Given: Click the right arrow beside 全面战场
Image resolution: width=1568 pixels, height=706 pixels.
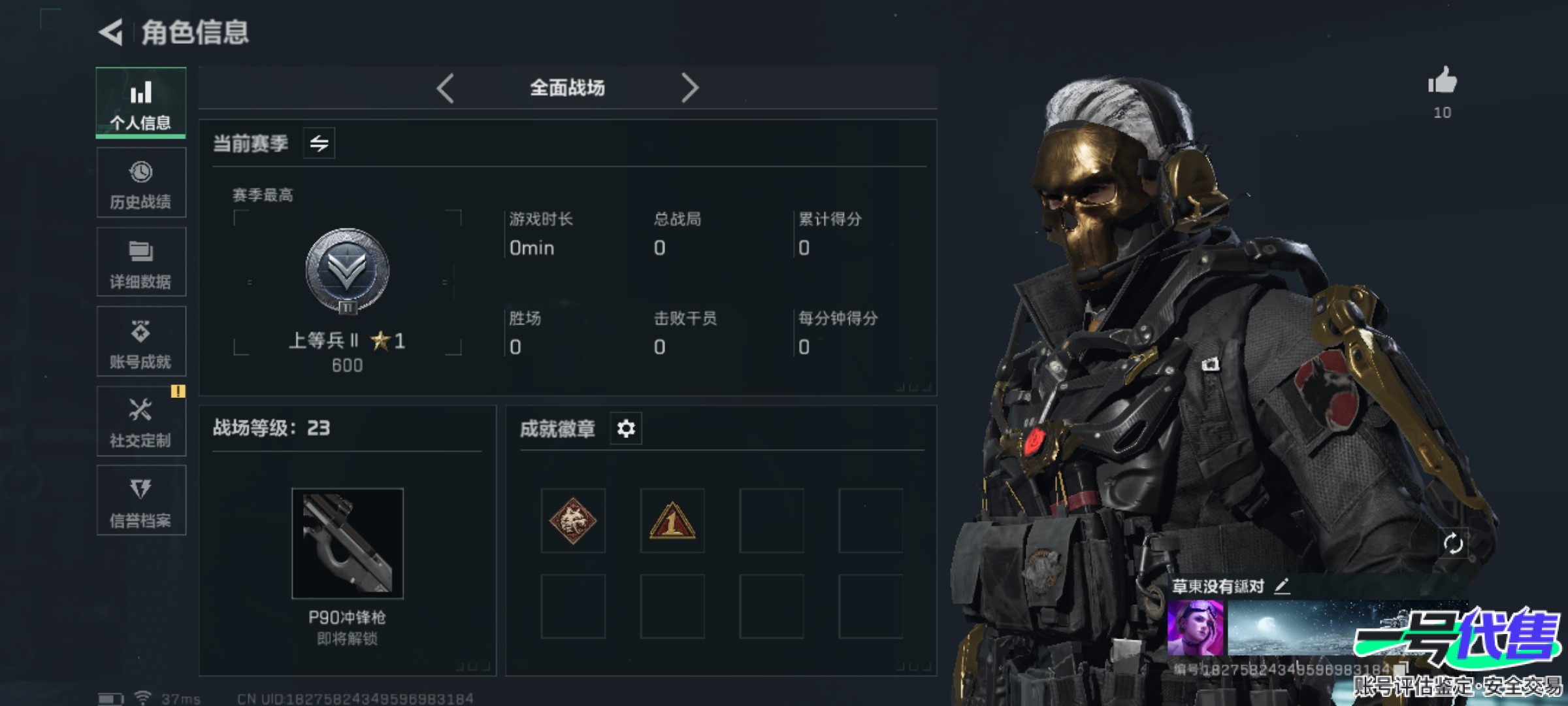Looking at the screenshot, I should pos(689,88).
